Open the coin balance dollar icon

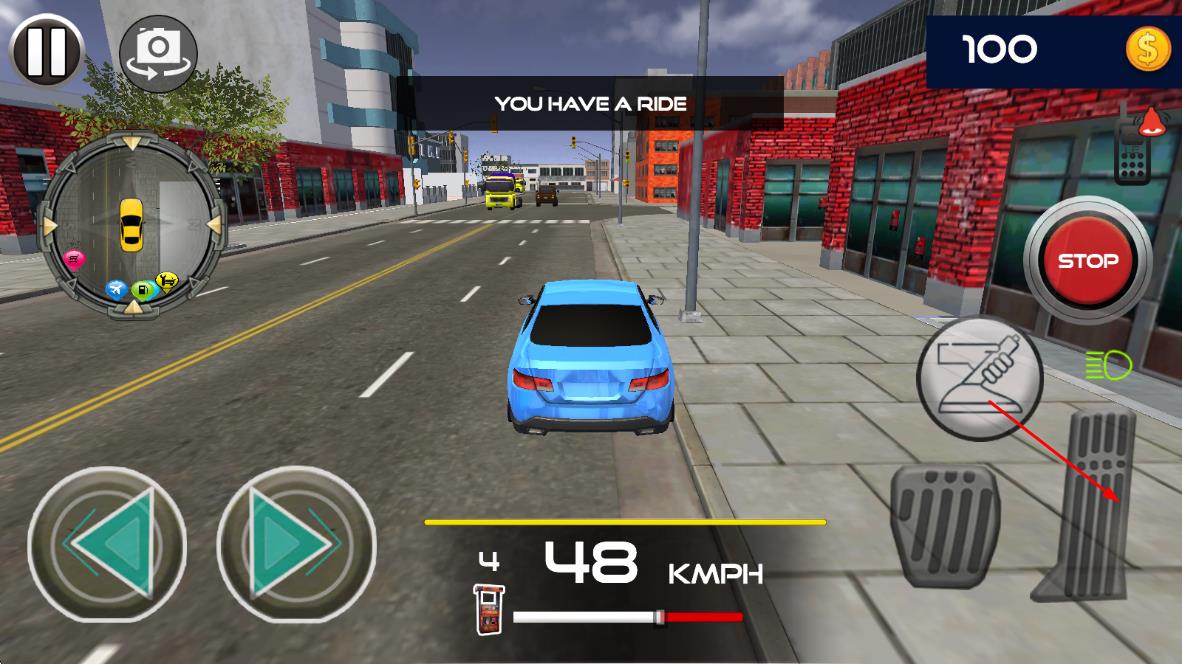[1147, 49]
